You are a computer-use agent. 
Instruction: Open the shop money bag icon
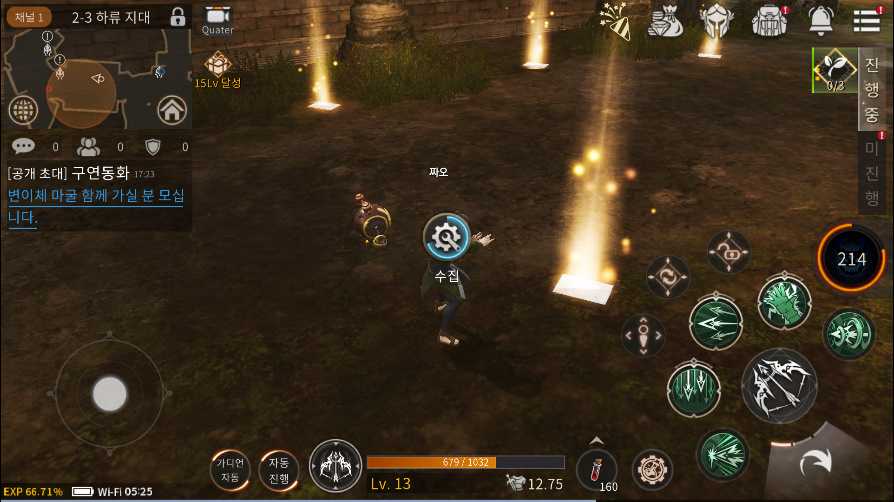665,20
